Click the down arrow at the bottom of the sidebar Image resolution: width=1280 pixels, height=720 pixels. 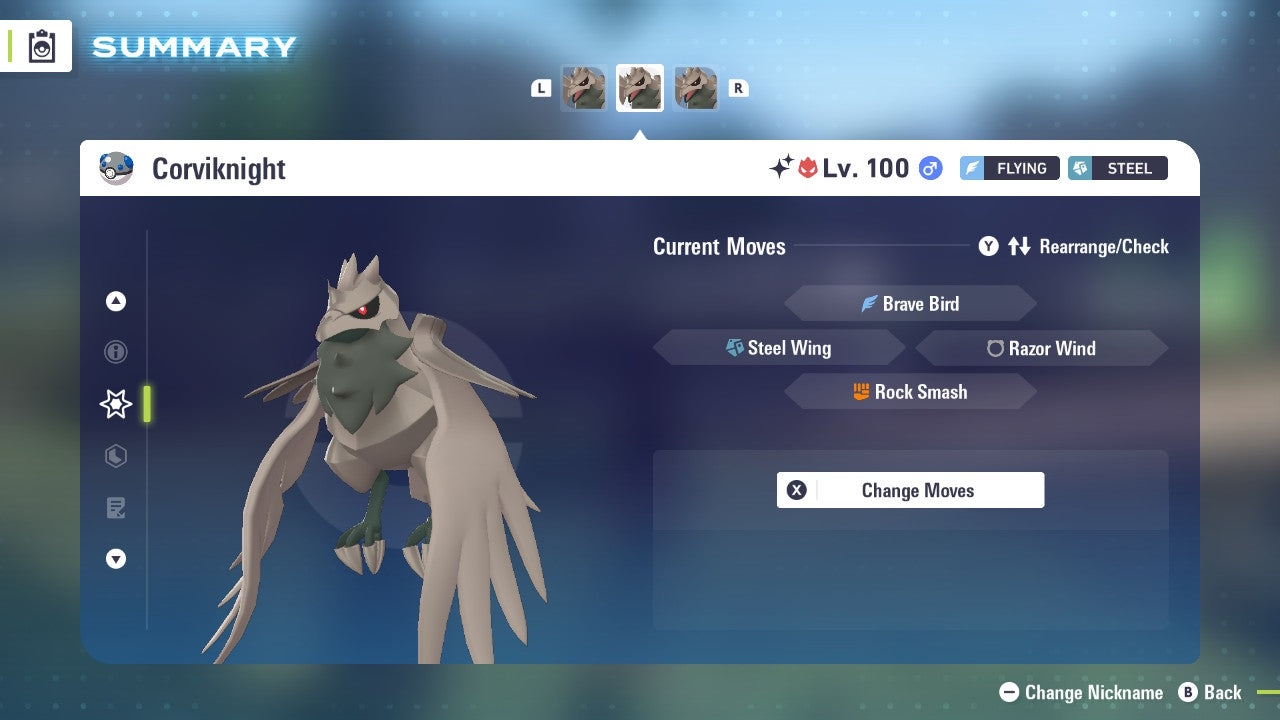pos(115,559)
